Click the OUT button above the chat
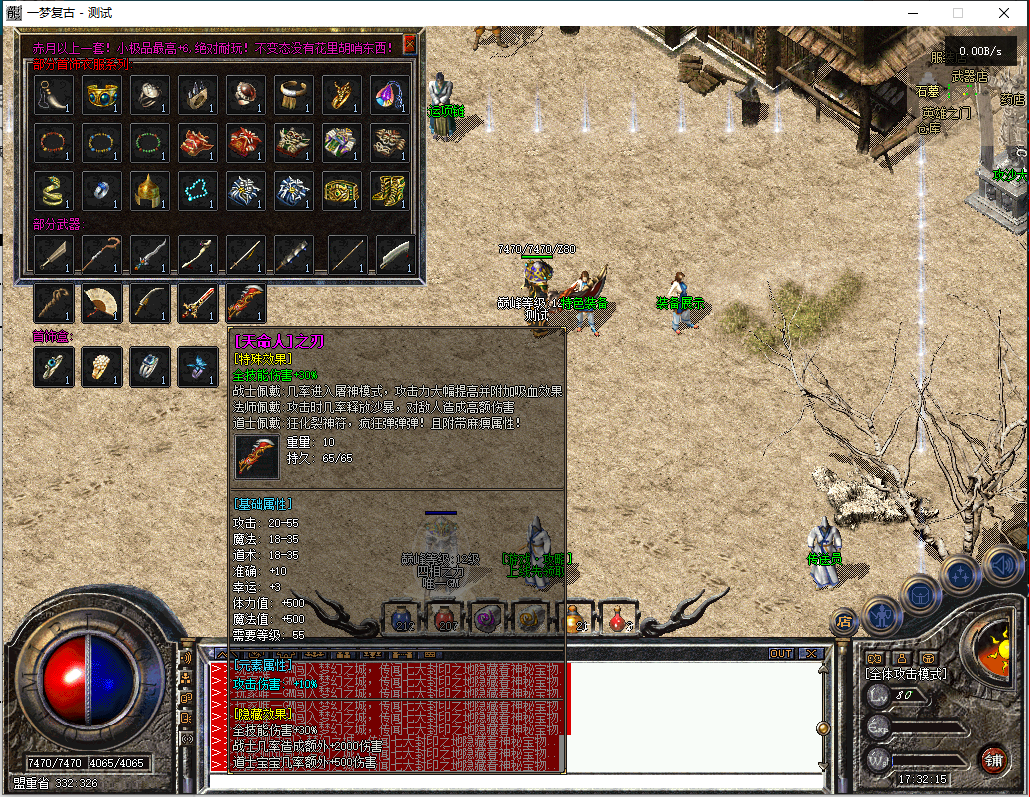Image resolution: width=1030 pixels, height=797 pixels. (781, 653)
